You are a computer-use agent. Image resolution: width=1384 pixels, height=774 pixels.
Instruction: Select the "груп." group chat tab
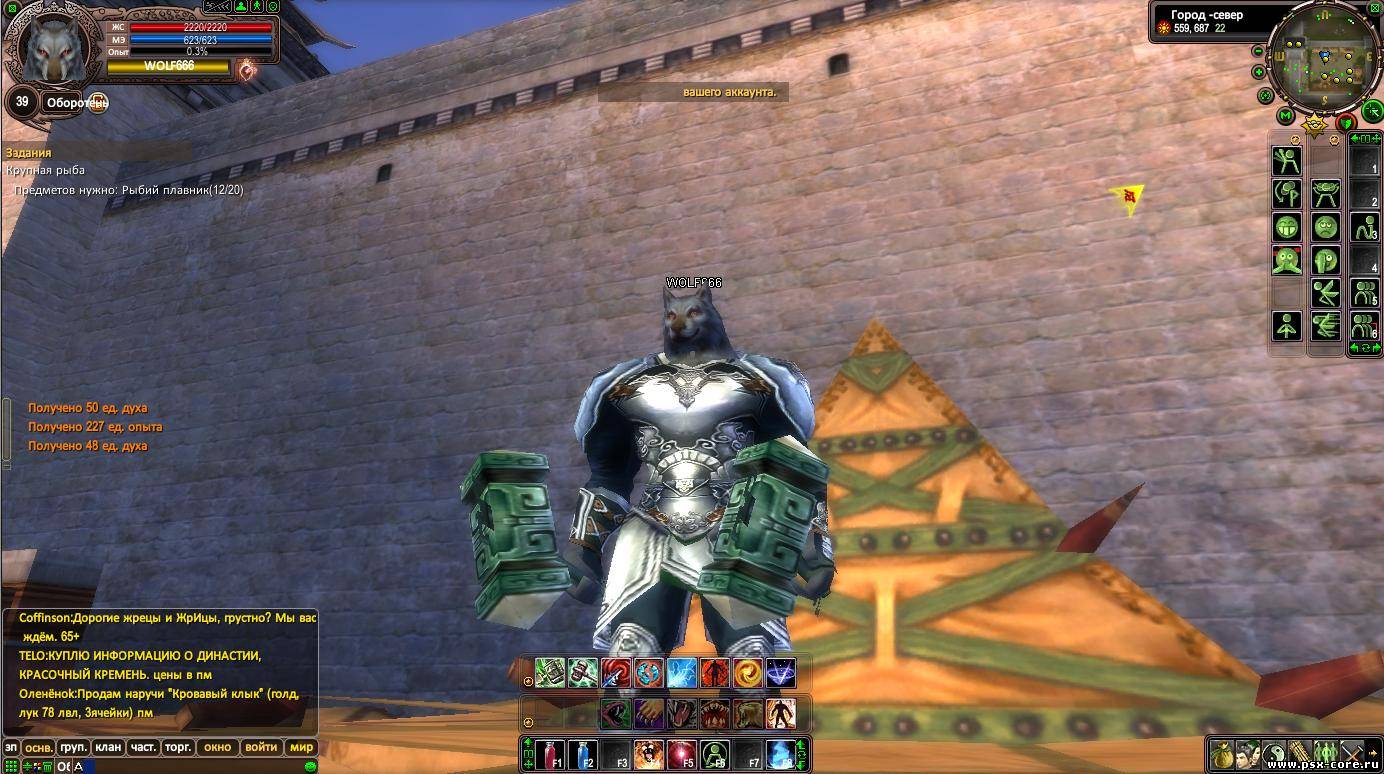pyautogui.click(x=73, y=747)
